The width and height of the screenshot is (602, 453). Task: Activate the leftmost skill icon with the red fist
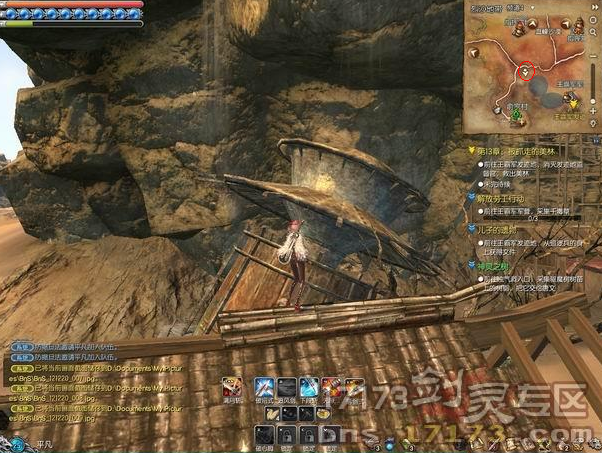pyautogui.click(x=231, y=387)
